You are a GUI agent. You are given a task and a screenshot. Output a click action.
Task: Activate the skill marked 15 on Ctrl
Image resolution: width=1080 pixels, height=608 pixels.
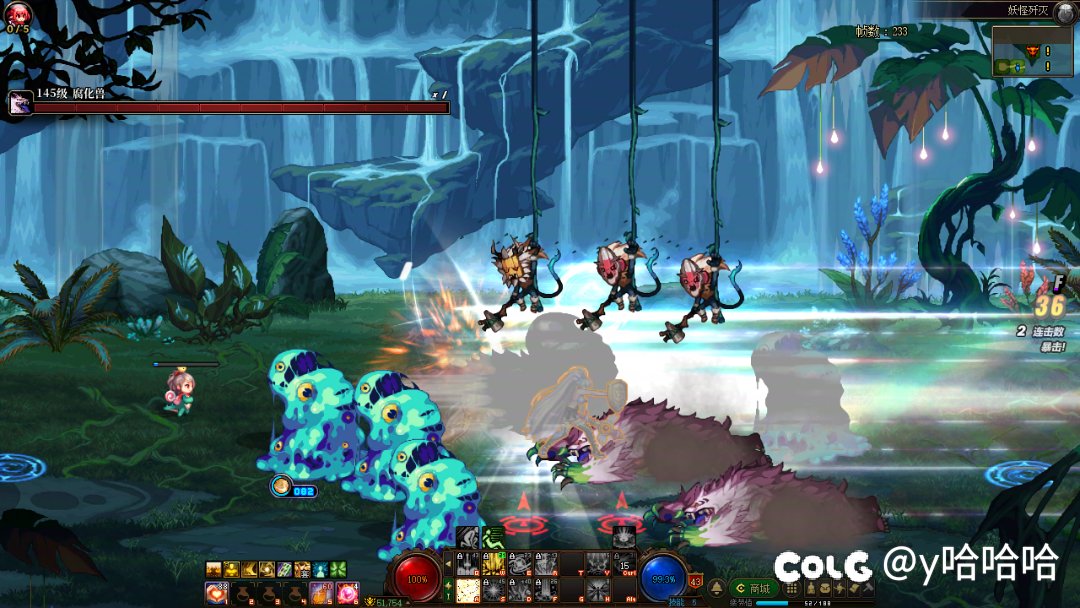tap(625, 566)
